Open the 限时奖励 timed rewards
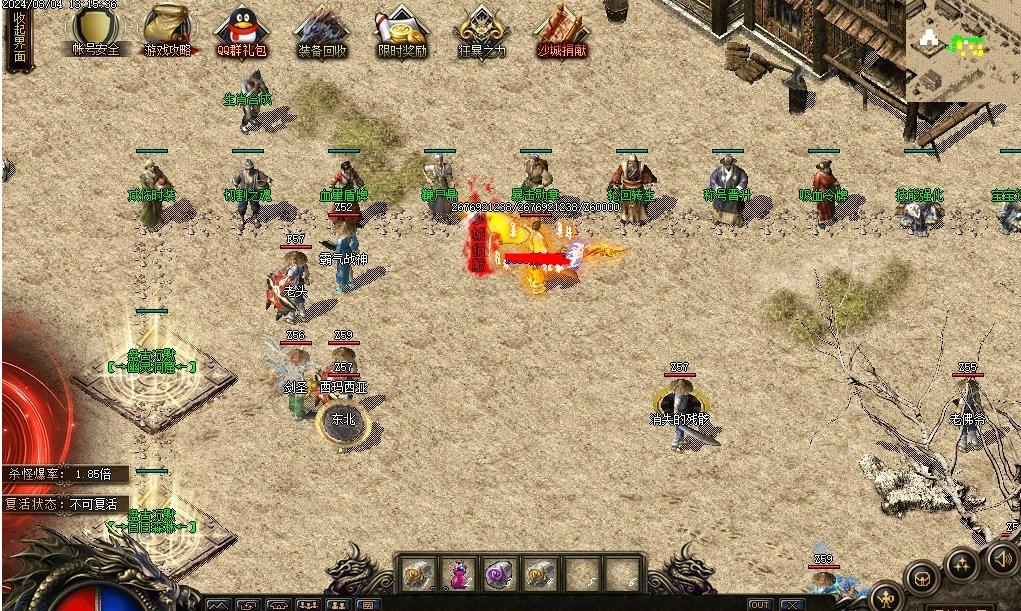The width and height of the screenshot is (1021, 611). point(402,31)
